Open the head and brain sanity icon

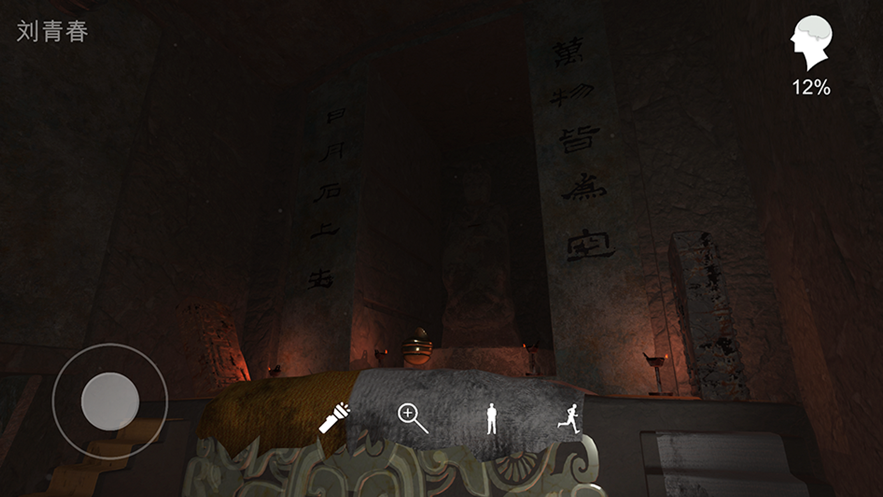[x=811, y=44]
